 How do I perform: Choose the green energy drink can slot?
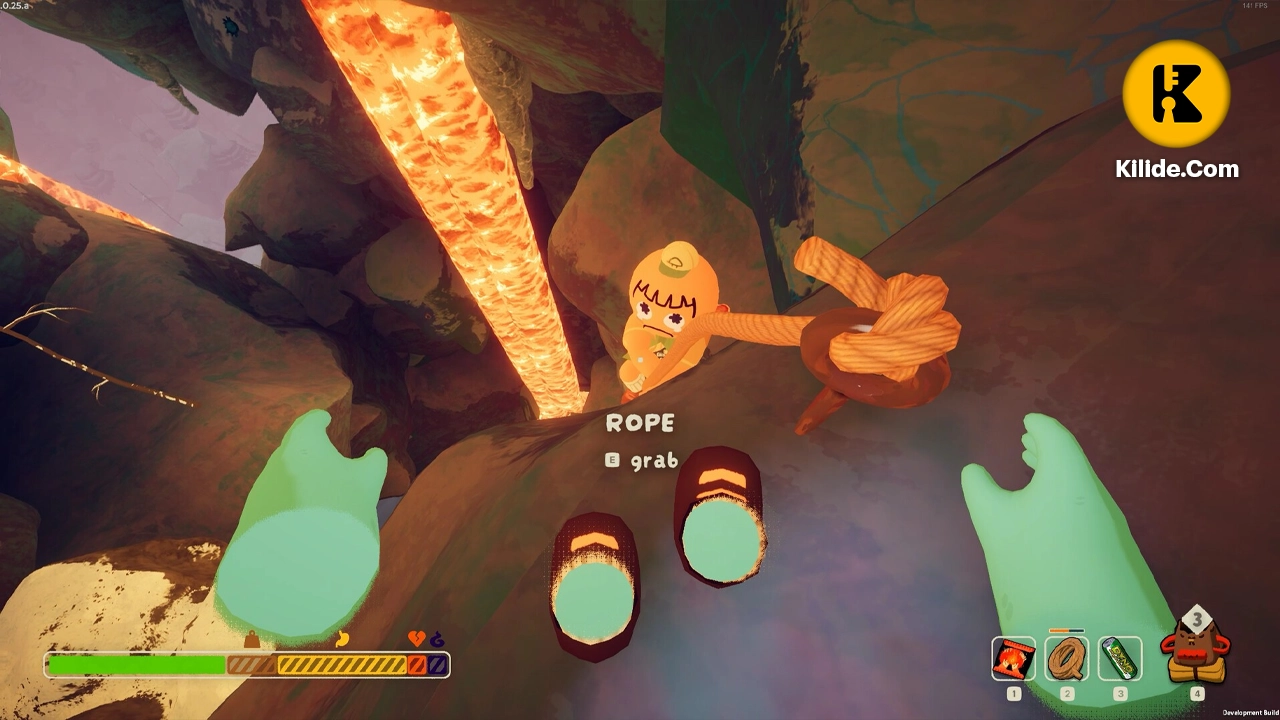click(1120, 658)
